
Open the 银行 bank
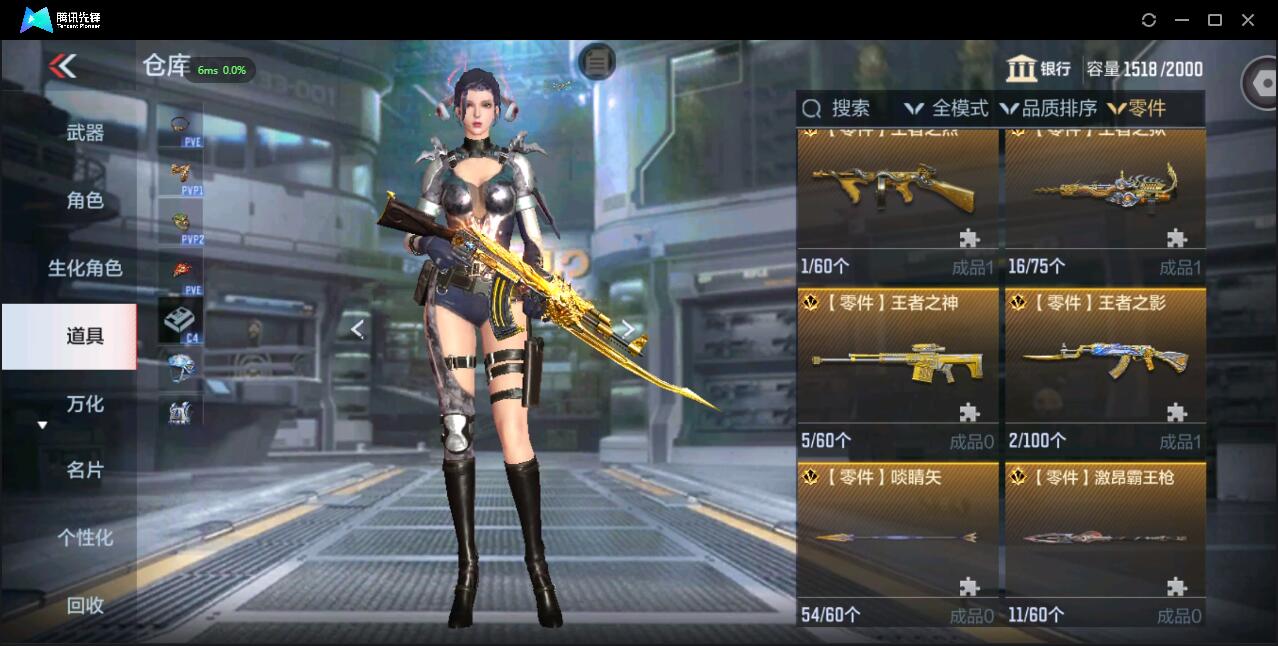coord(1039,69)
